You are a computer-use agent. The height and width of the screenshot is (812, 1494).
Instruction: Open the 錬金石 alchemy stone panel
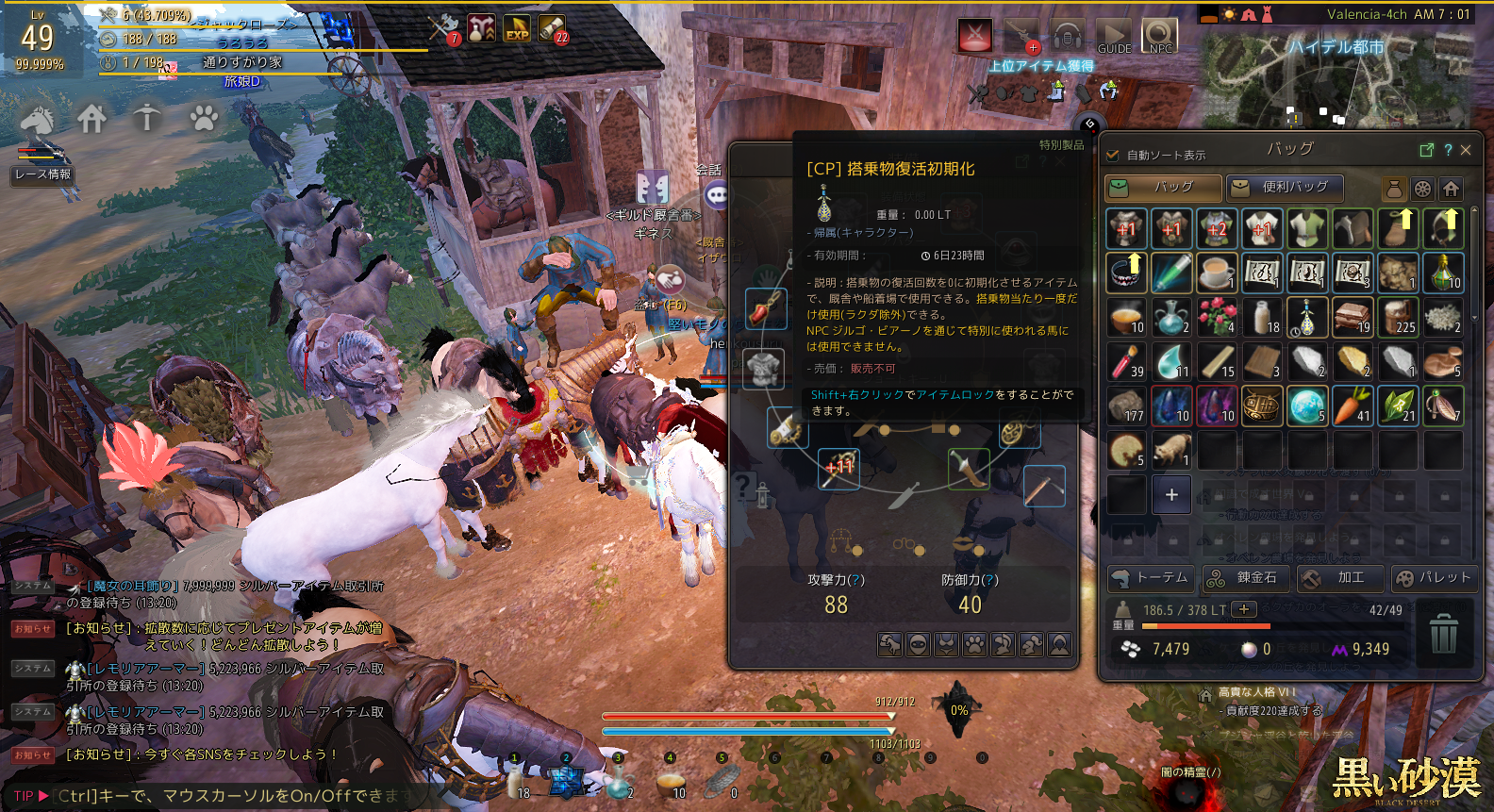1245,578
